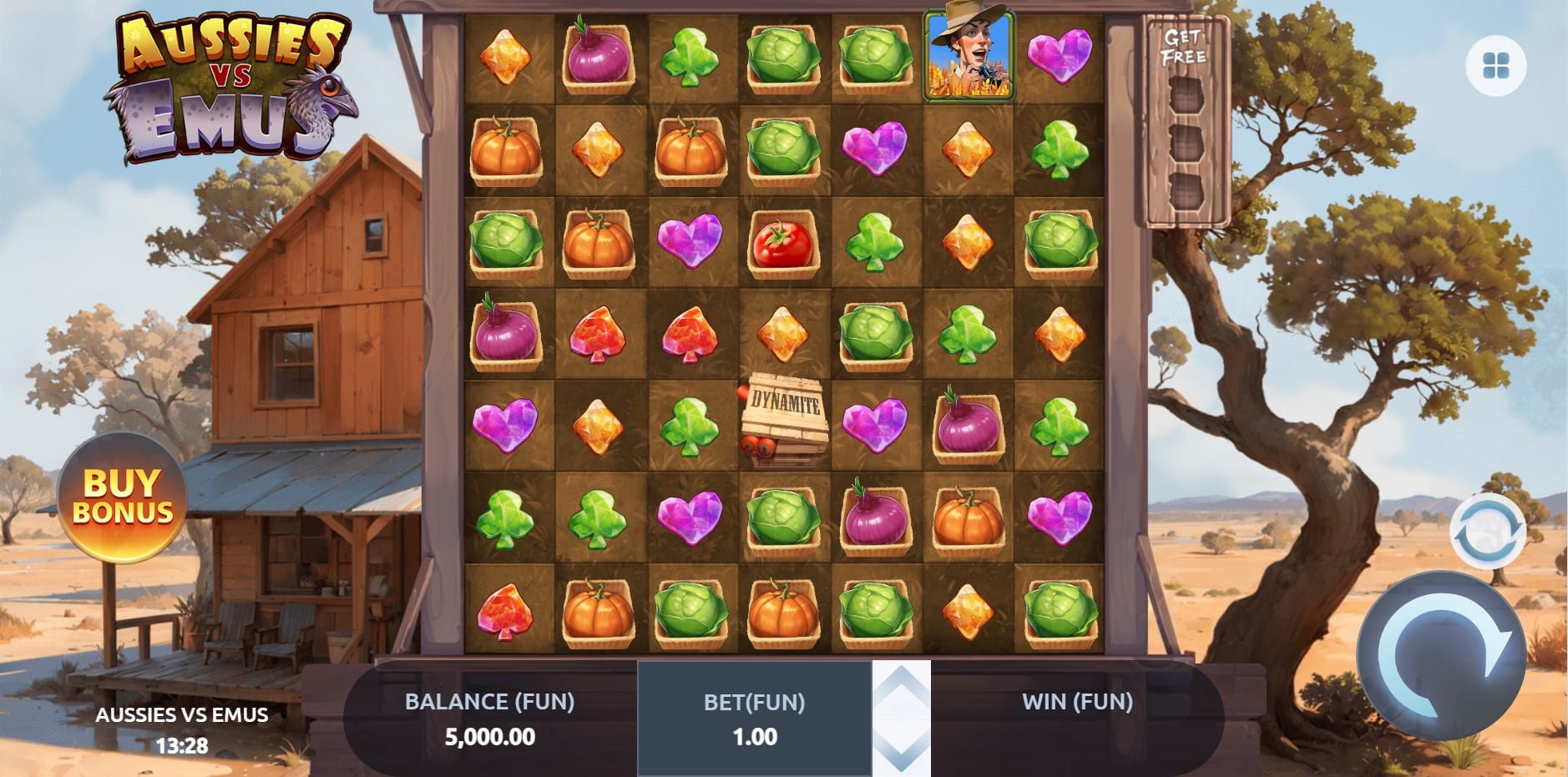Screen dimensions: 1568x777
Task: Activate the small autoplay arrows button
Action: tap(1487, 531)
